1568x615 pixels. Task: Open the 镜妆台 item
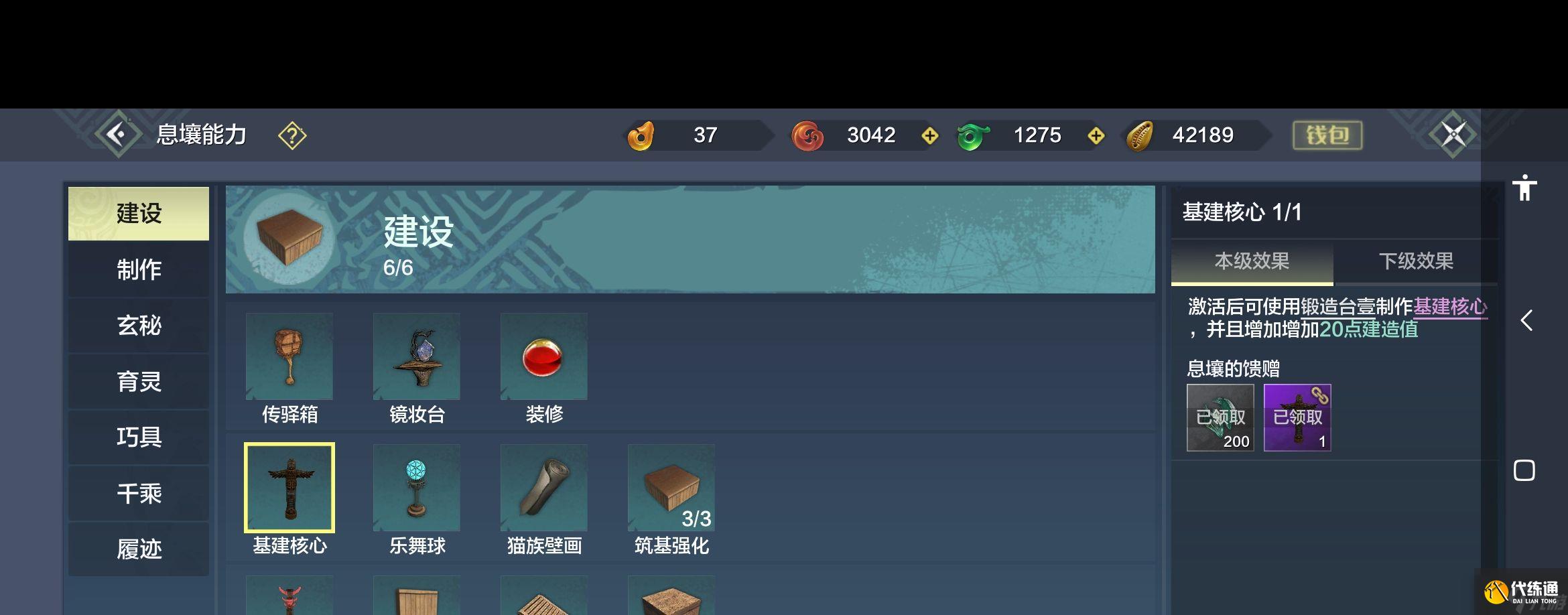417,357
